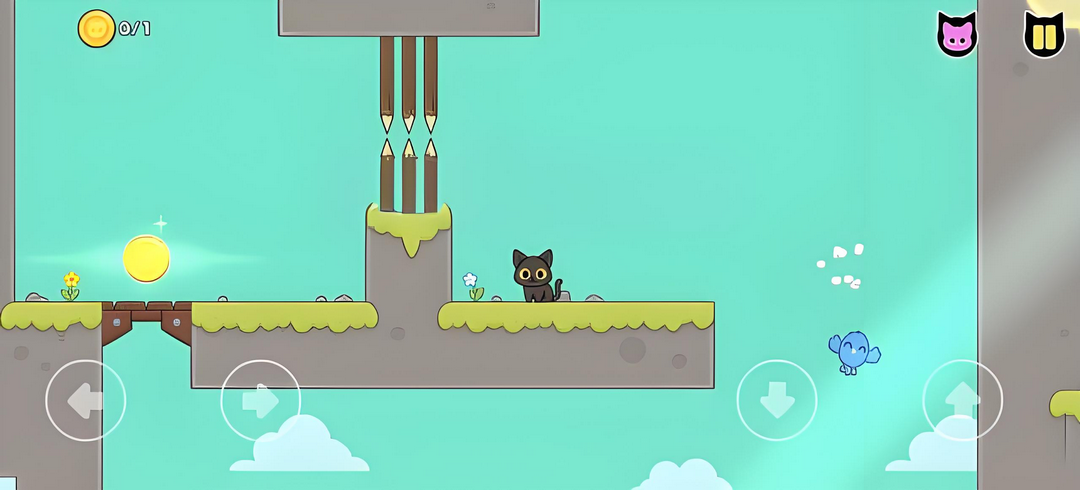Viewport: 1080px width, 490px height.
Task: Pause the game with the pause button
Action: (1044, 36)
